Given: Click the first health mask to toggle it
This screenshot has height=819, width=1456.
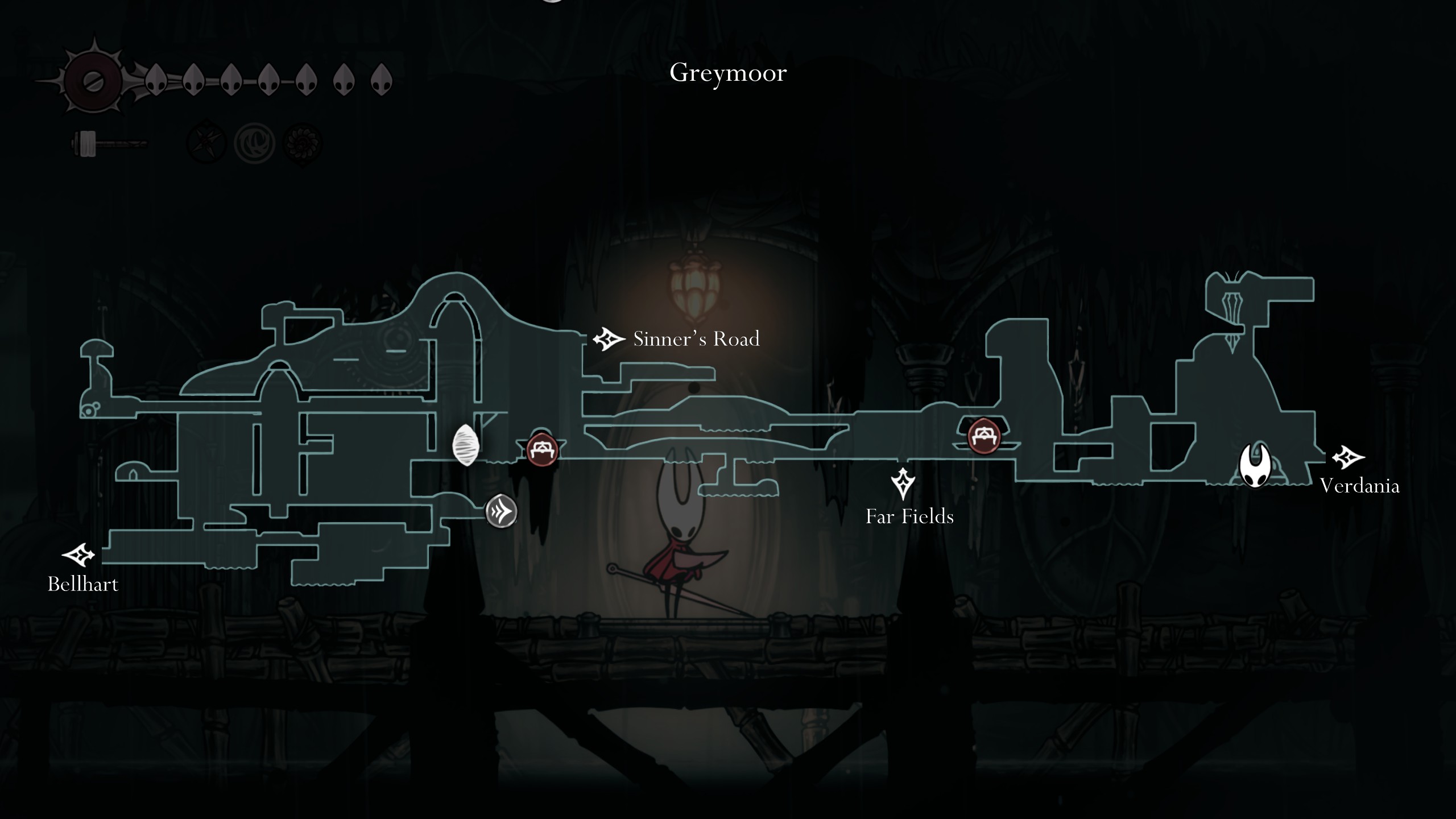Looking at the screenshot, I should (158, 80).
